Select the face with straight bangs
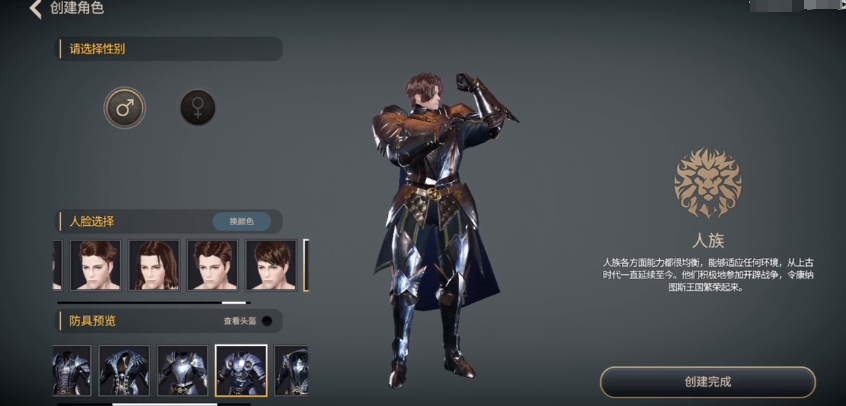Image resolution: width=846 pixels, height=406 pixels. (271, 265)
